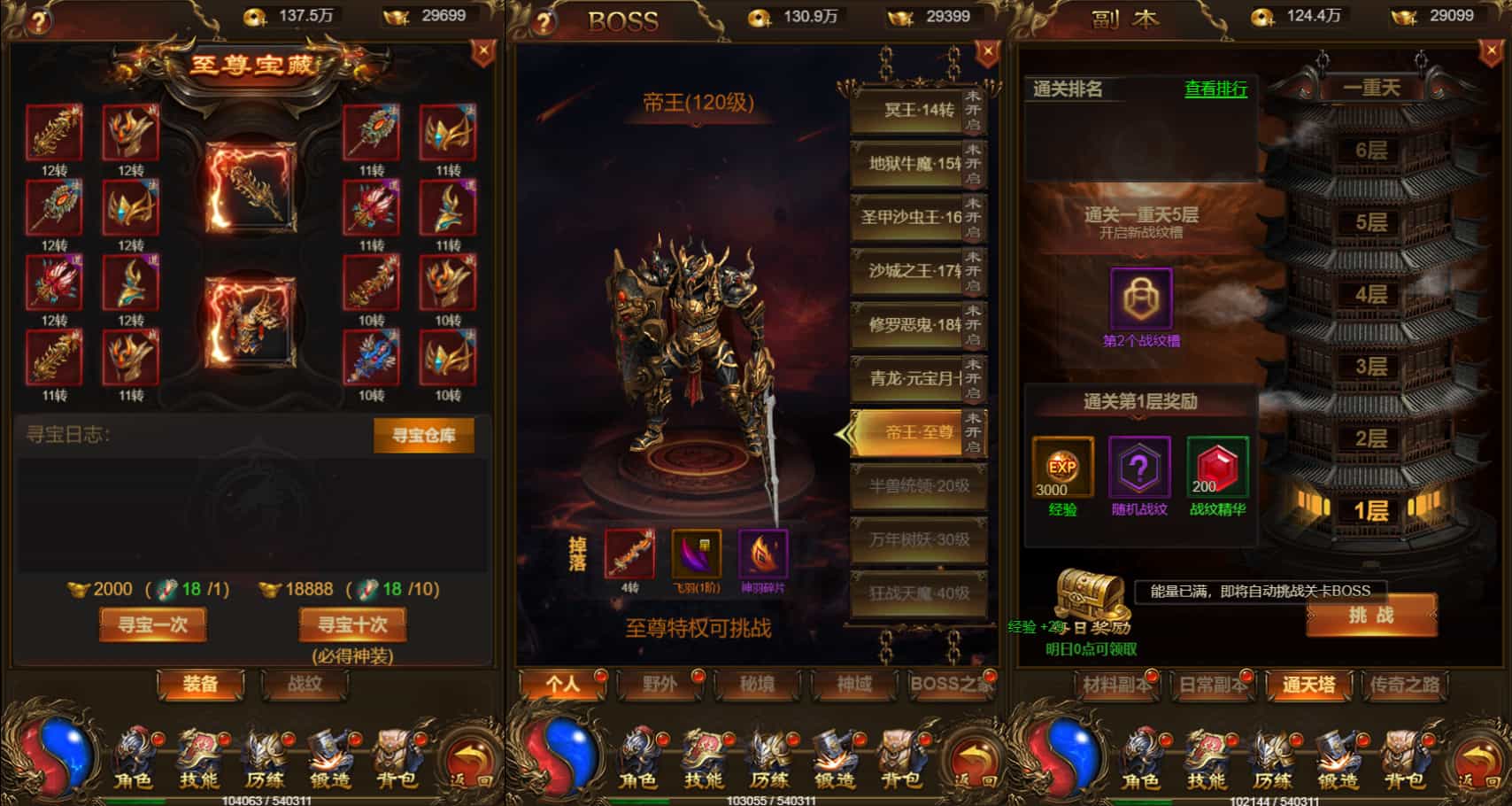Open the 寻宝仓库 treasure warehouse

[x=423, y=435]
